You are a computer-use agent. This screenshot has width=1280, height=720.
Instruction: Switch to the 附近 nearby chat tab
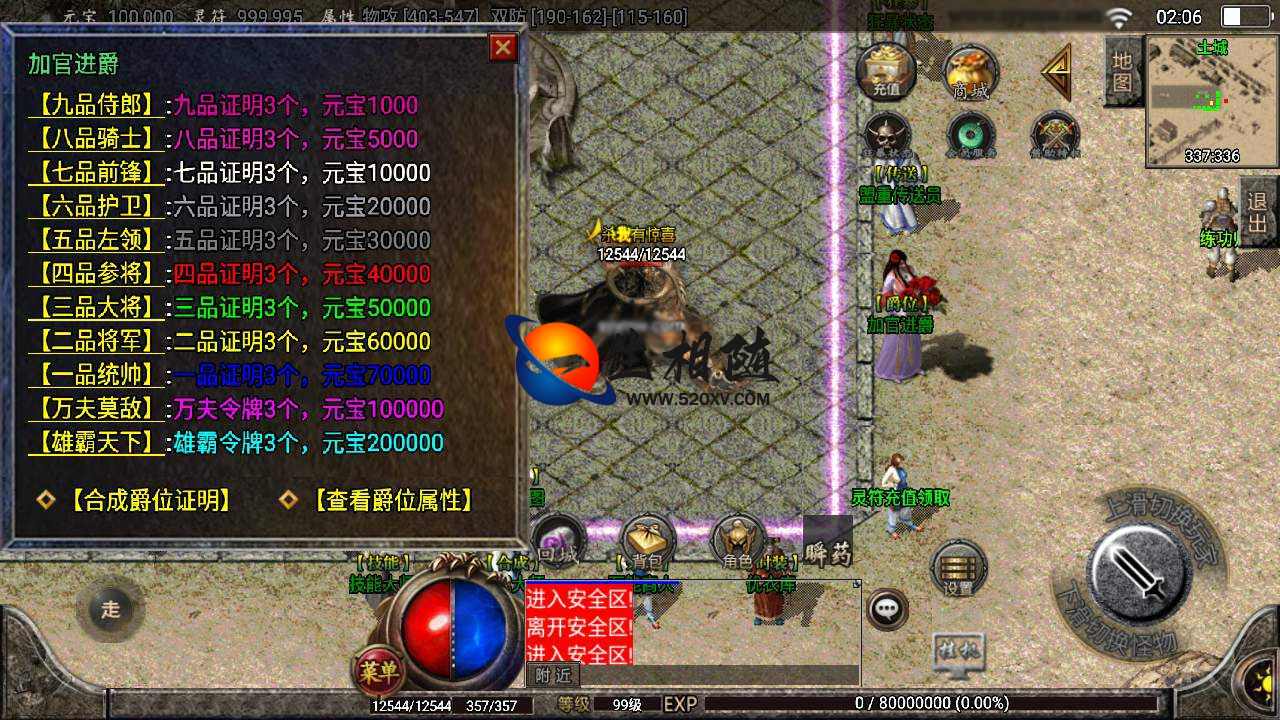(x=554, y=675)
